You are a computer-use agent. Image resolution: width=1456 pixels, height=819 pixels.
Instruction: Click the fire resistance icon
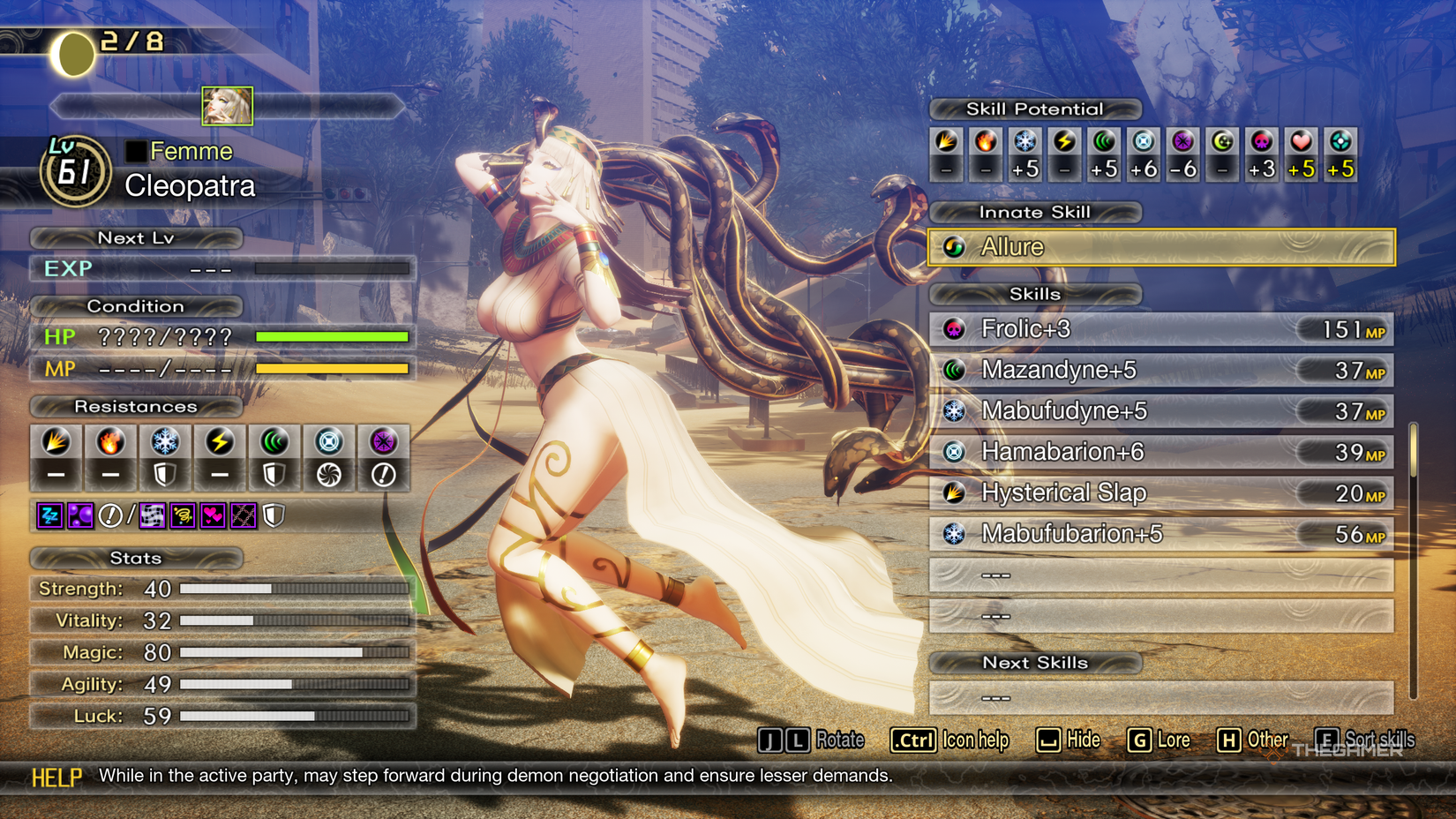[x=110, y=441]
